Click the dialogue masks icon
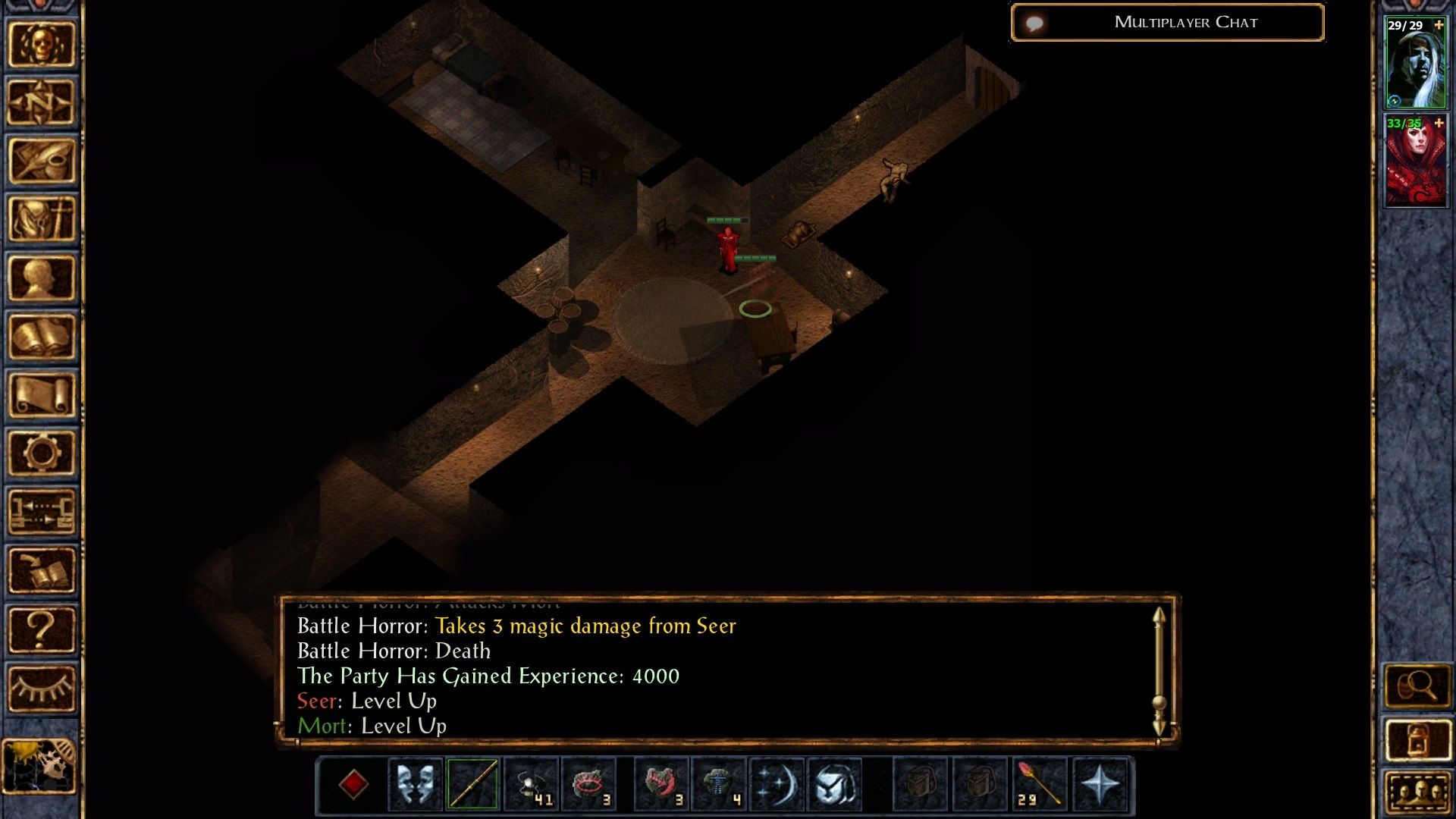The height and width of the screenshot is (819, 1456). tap(414, 785)
